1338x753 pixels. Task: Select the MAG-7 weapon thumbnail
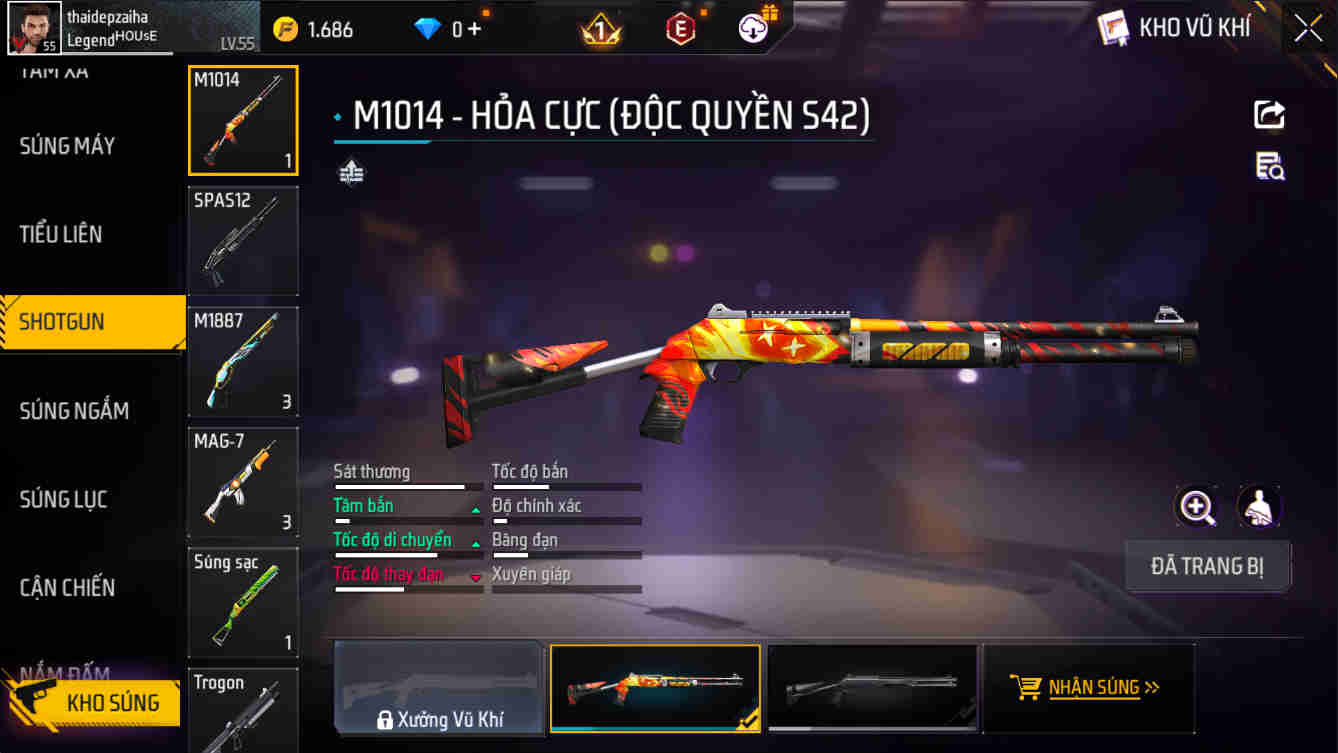(x=243, y=483)
